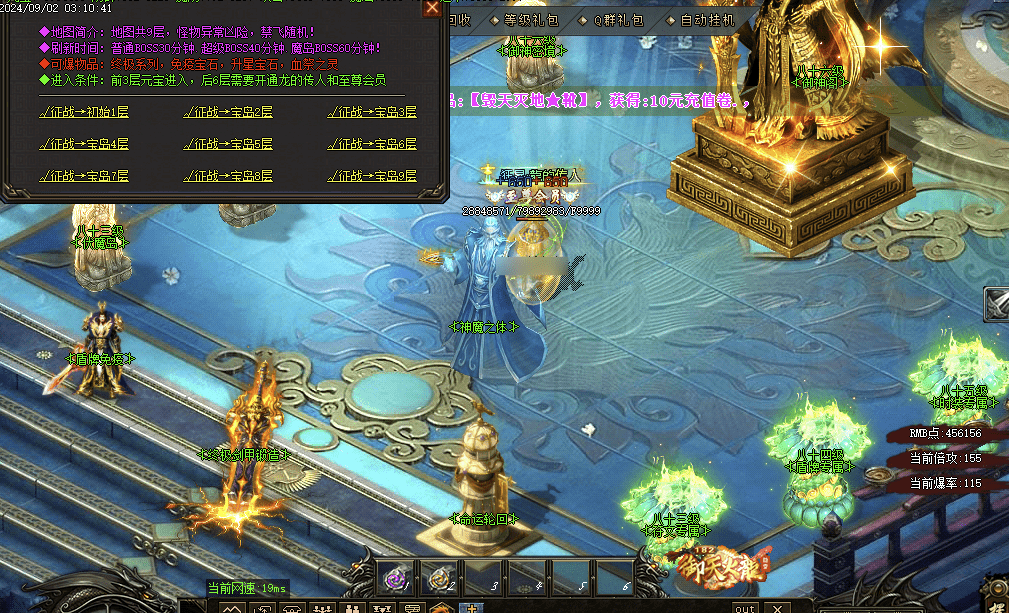This screenshot has width=1009, height=613.
Task: Click the sword icon on the right edge
Action: coord(996,303)
